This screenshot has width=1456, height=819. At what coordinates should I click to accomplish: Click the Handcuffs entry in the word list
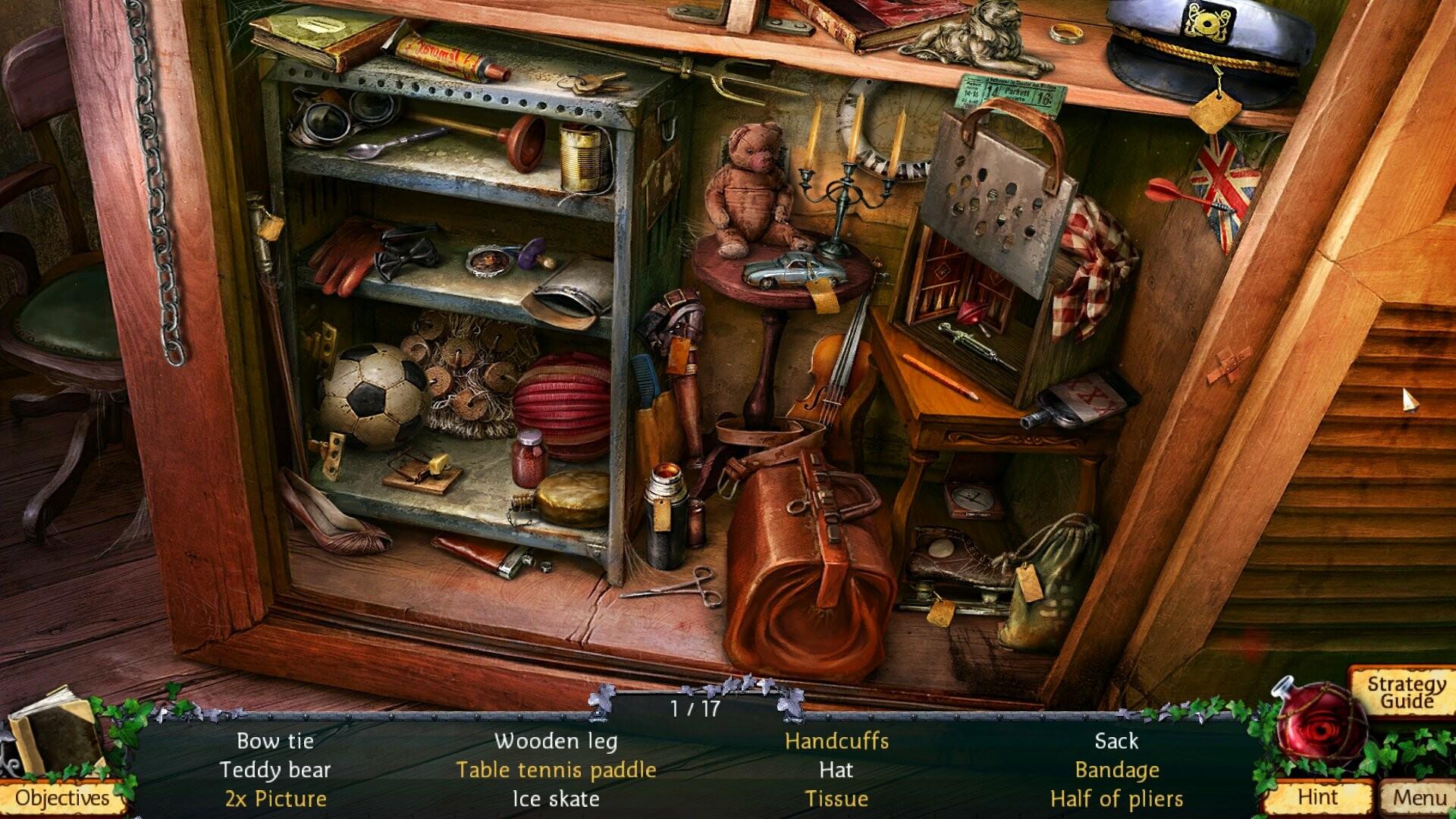pos(836,741)
